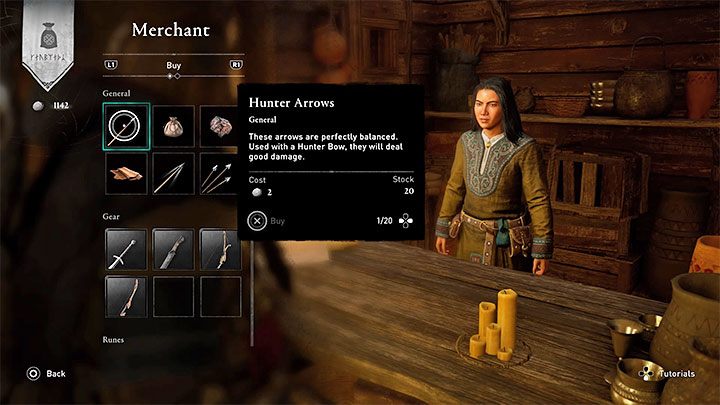Select the dagger in the Gear section

click(173, 249)
